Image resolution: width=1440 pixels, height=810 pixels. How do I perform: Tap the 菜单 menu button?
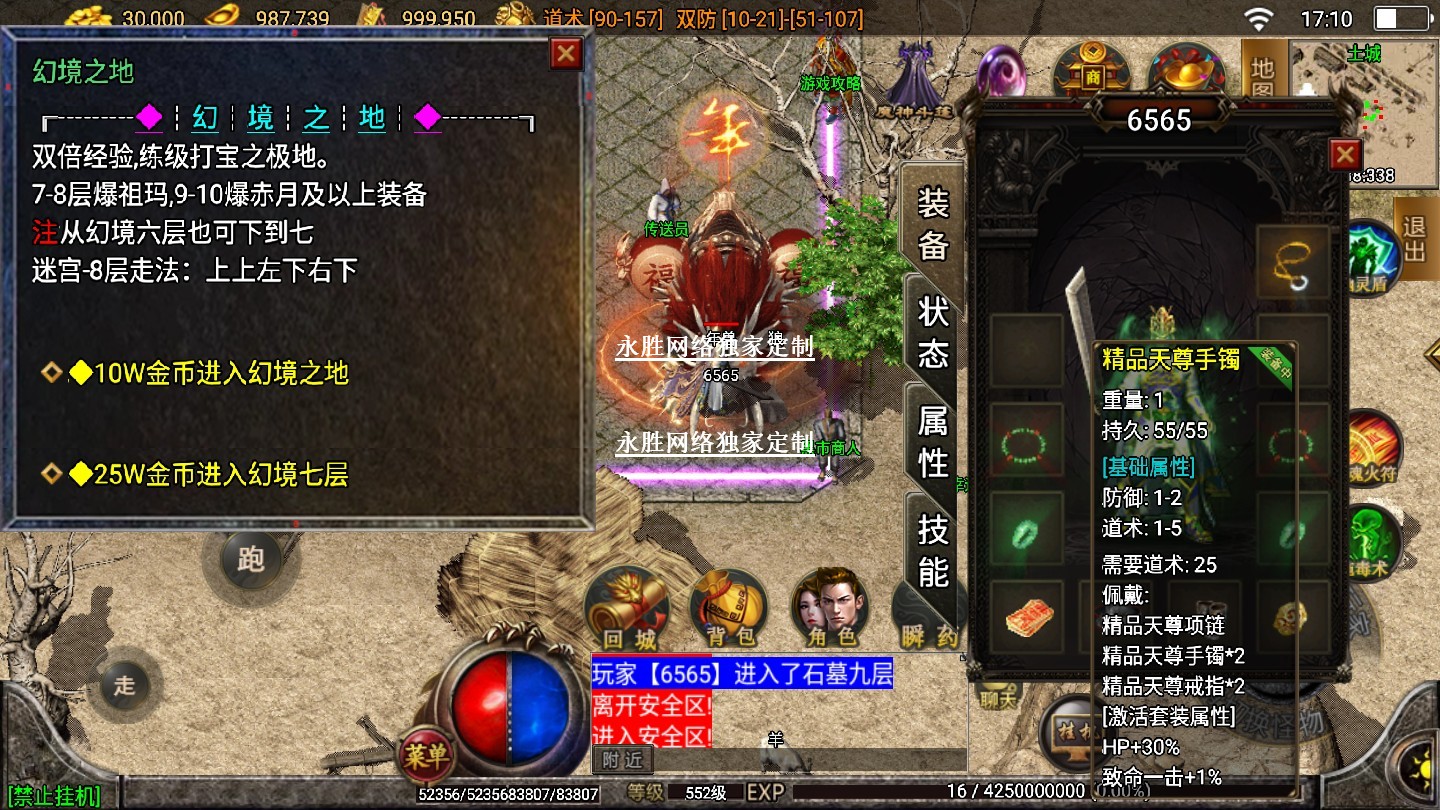(x=427, y=757)
